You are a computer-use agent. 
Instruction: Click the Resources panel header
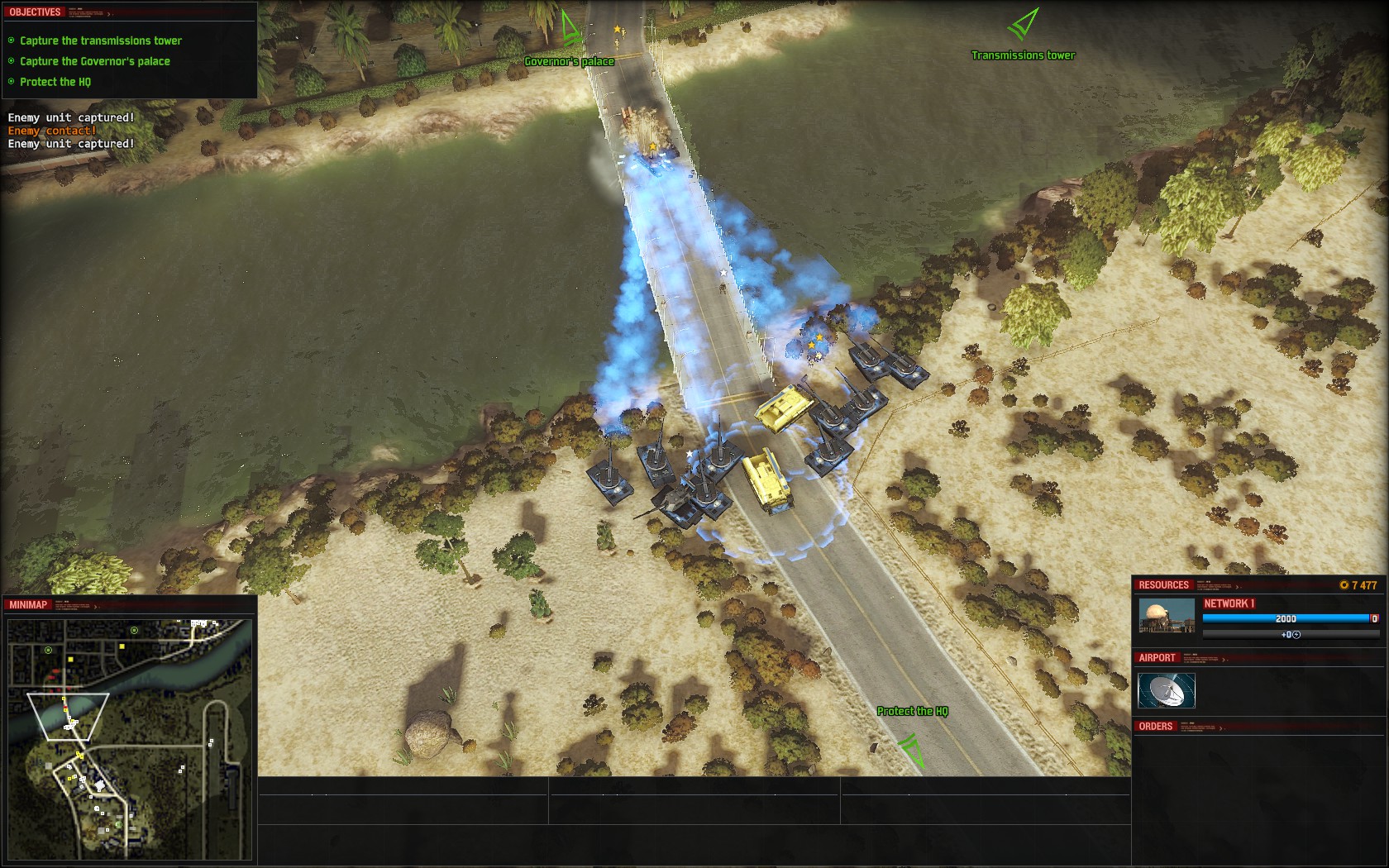1163,585
